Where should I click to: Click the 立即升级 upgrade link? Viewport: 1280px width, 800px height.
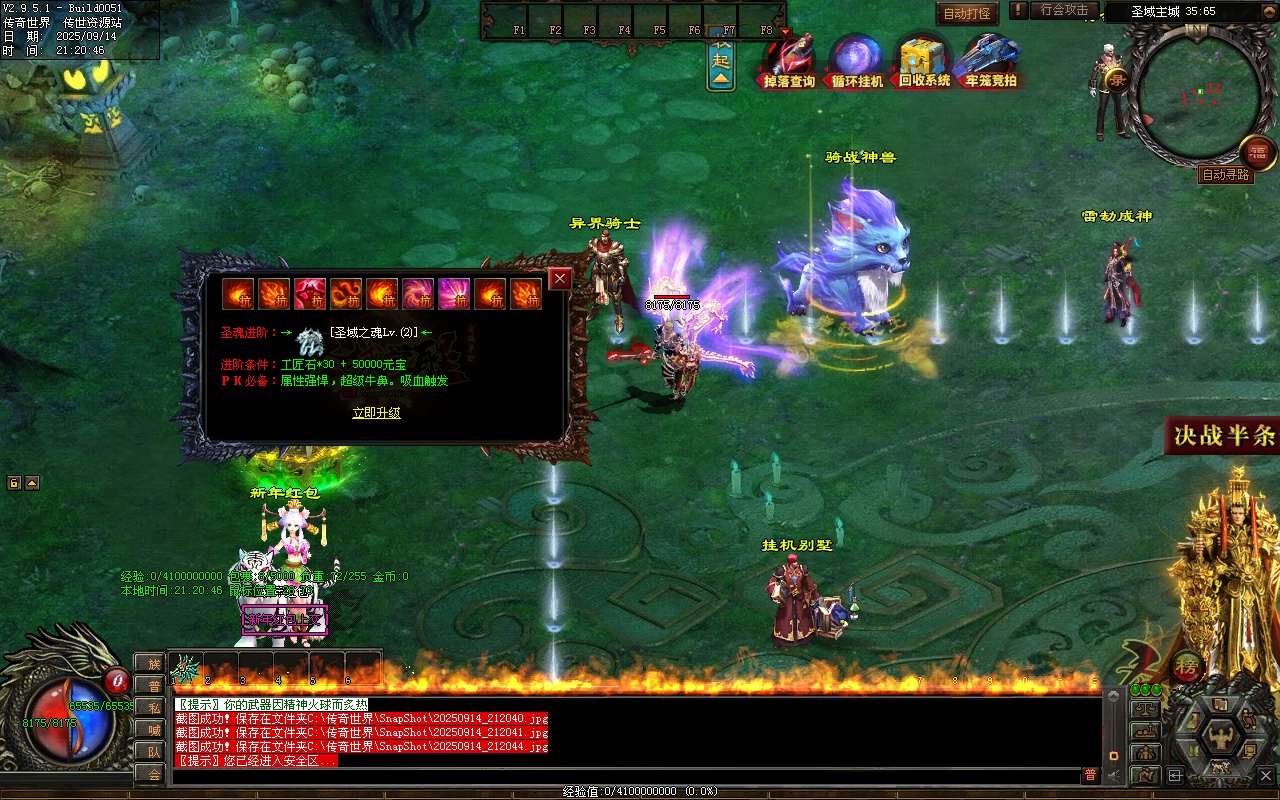coord(376,412)
